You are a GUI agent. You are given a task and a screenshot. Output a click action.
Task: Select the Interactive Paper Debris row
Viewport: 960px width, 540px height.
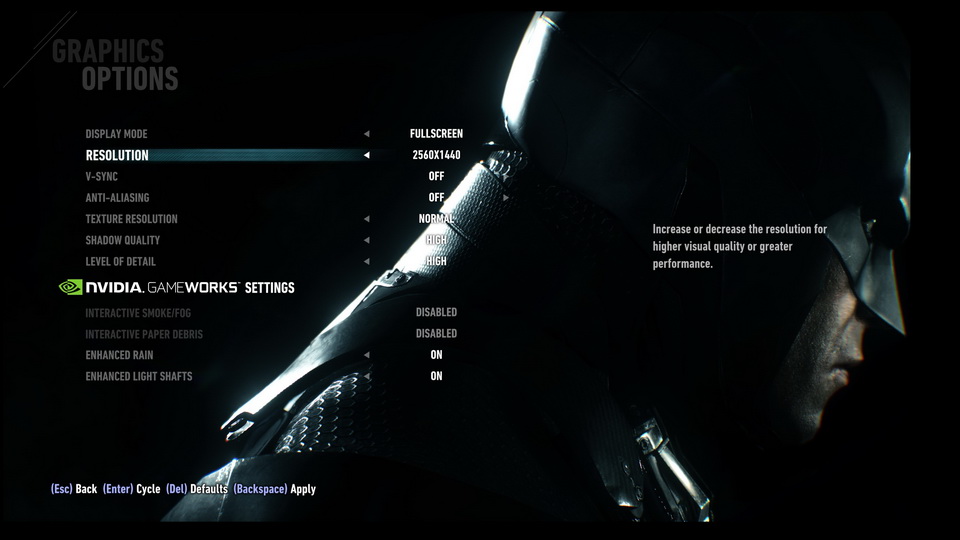(144, 334)
